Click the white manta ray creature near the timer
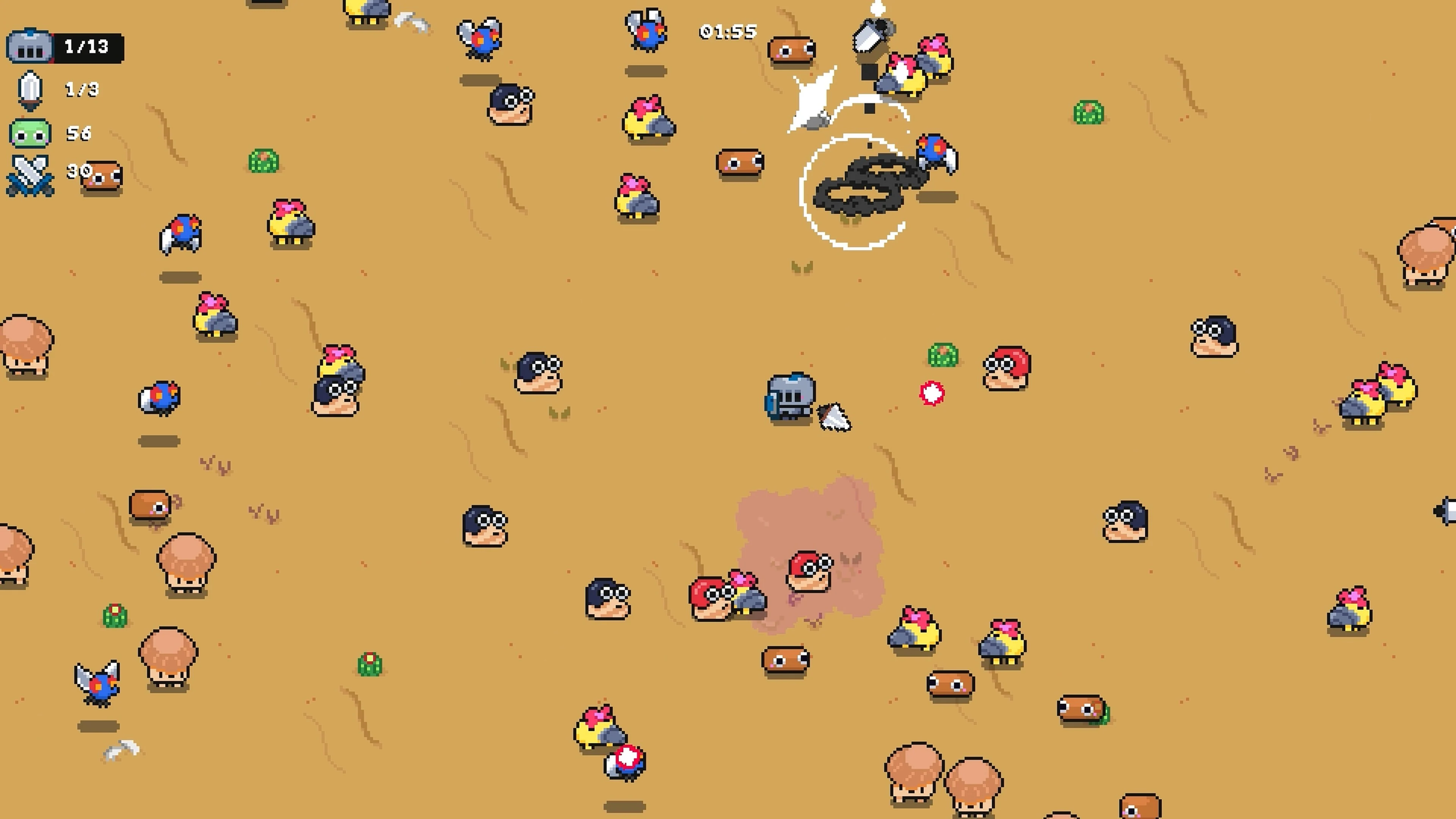 coord(814,99)
